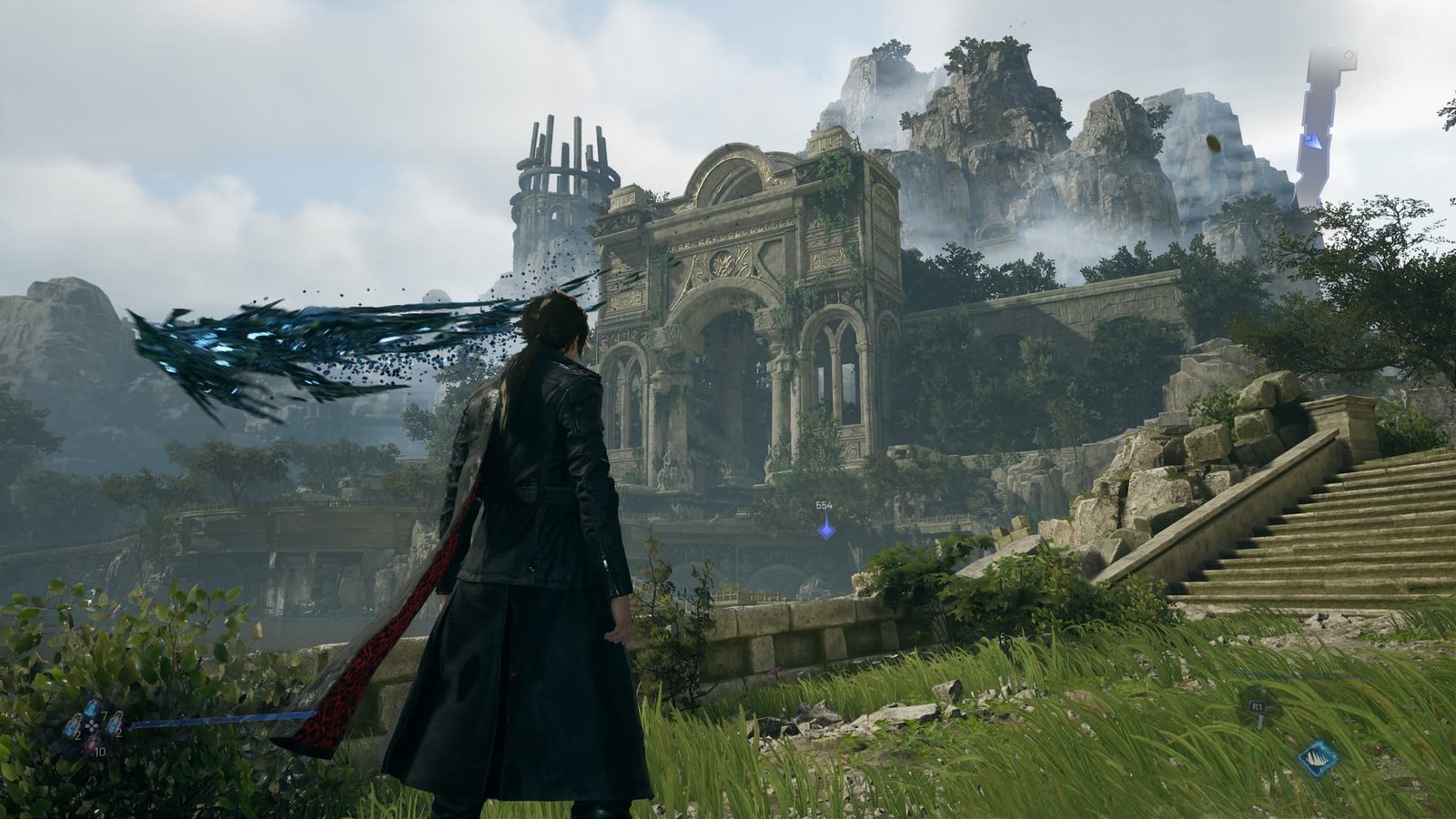Screen dimensions: 1456x819
Task: Click the blue player arrow on the minimap
Action: point(1312,141)
